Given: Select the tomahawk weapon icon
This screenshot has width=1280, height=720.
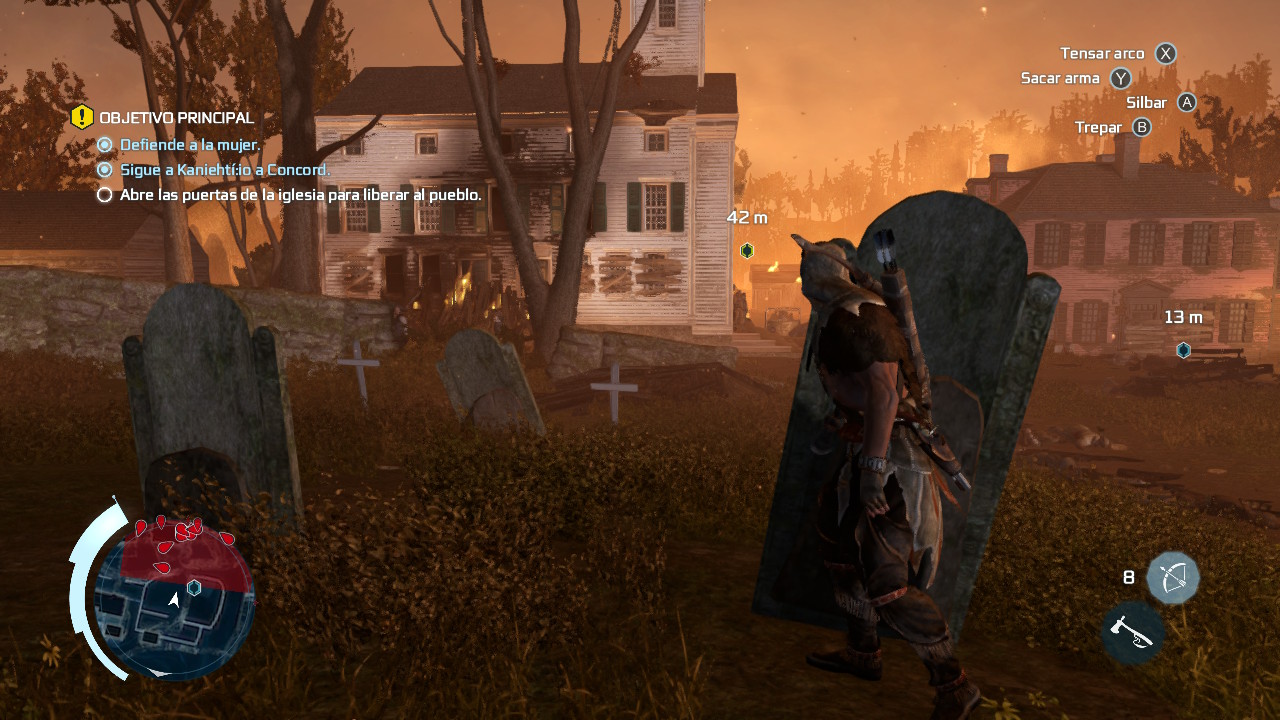Looking at the screenshot, I should click(1133, 632).
